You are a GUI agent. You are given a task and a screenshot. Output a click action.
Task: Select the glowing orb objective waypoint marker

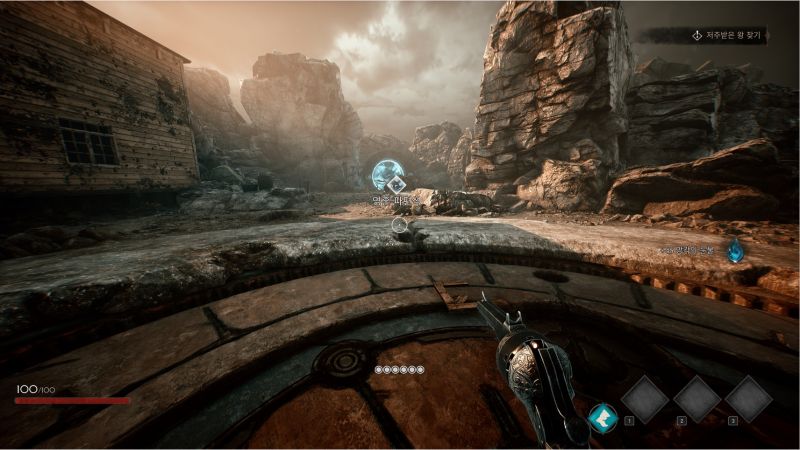coord(386,177)
